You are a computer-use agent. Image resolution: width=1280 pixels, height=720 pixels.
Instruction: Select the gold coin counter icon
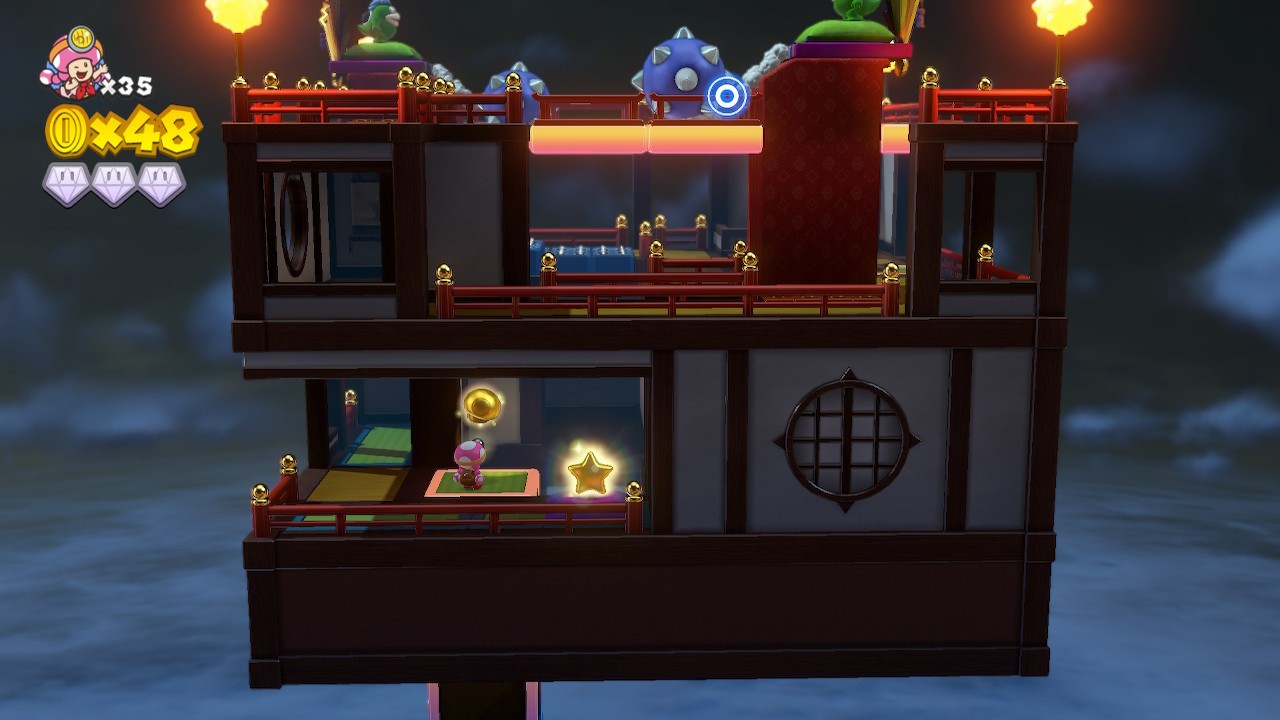click(x=65, y=131)
